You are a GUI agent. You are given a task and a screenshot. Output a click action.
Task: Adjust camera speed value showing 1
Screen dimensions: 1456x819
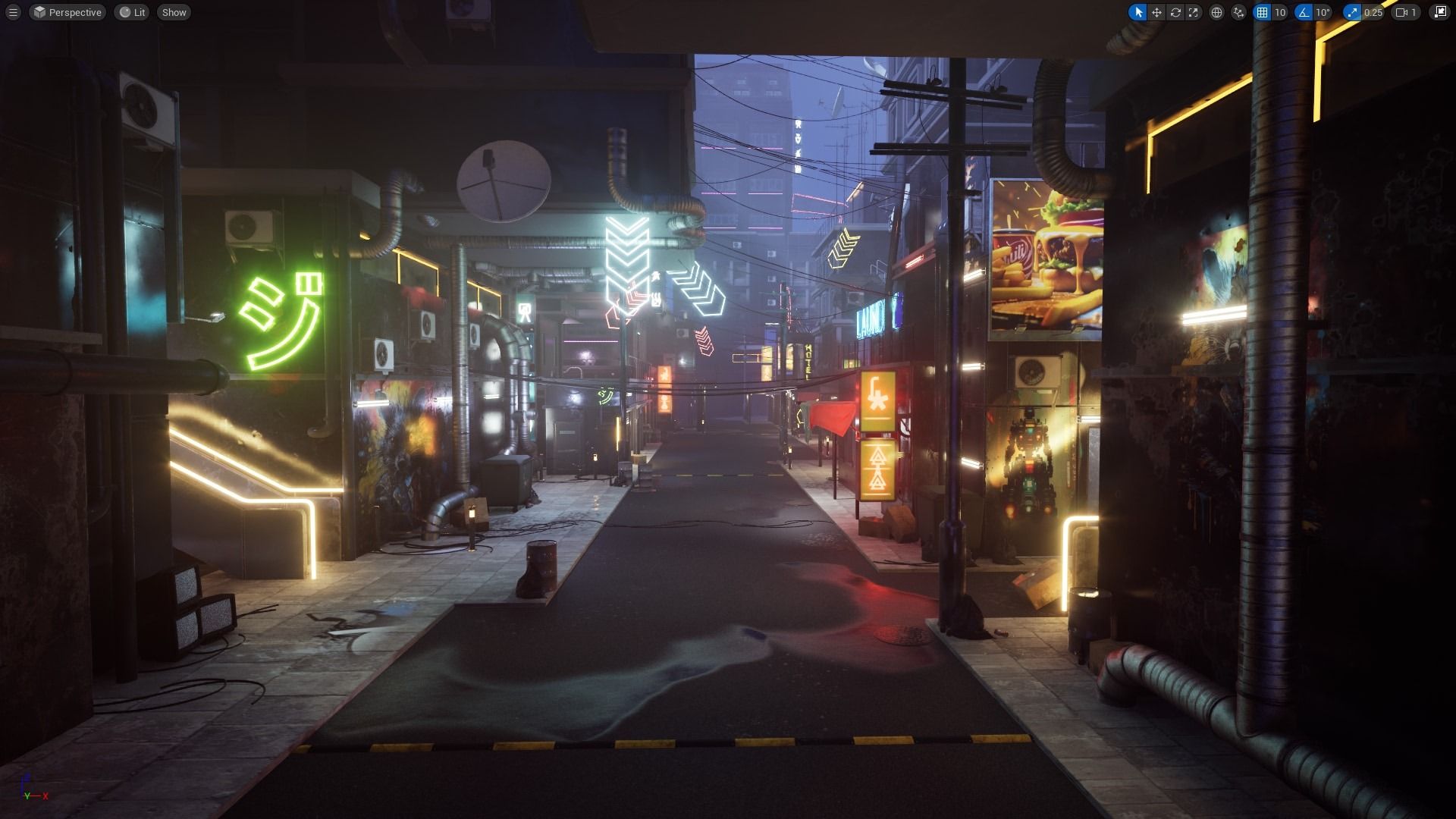(x=1414, y=12)
